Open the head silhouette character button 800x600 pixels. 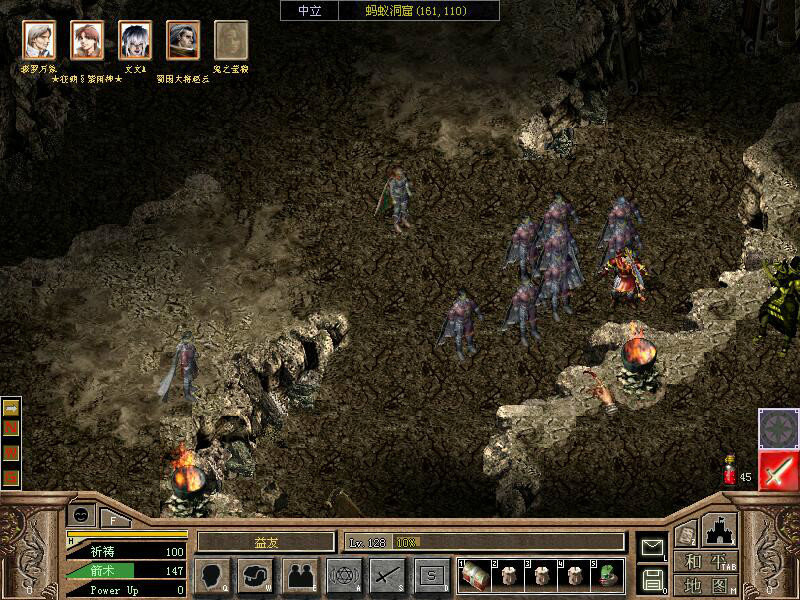(211, 575)
